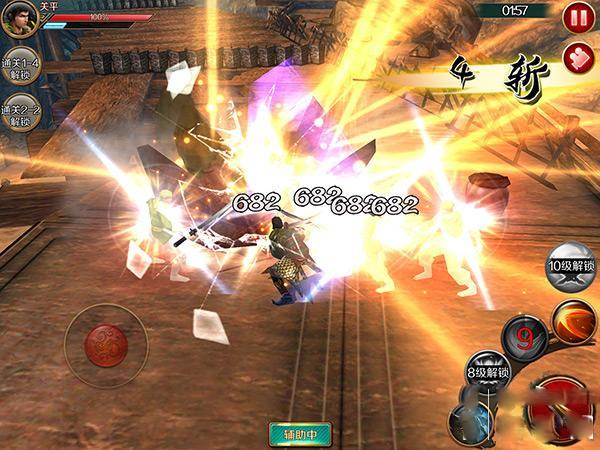Viewport: 600px width, 450px height.
Task: Tap the red virtual joystick knob
Action: [104, 344]
